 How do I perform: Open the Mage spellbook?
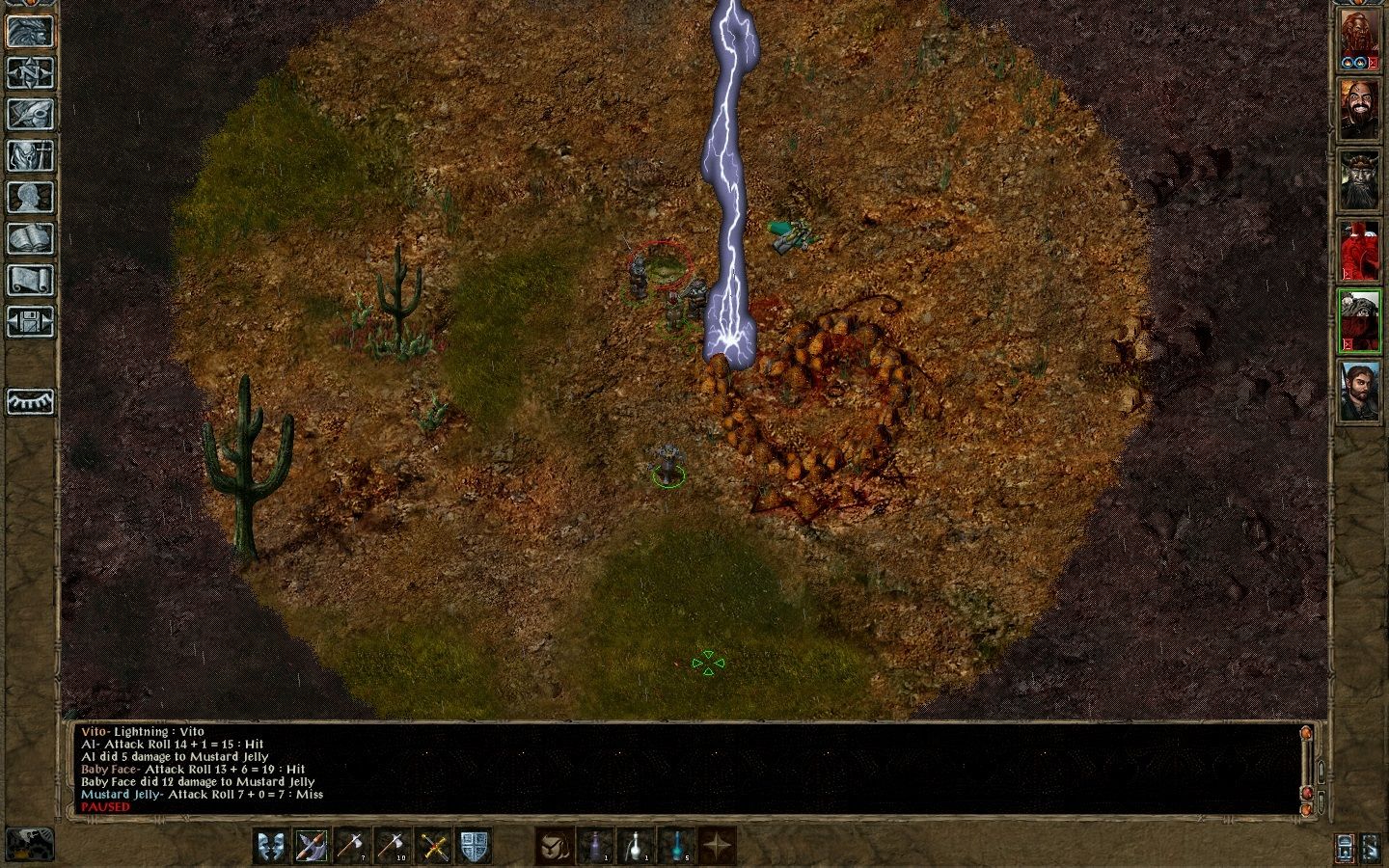pos(30,237)
